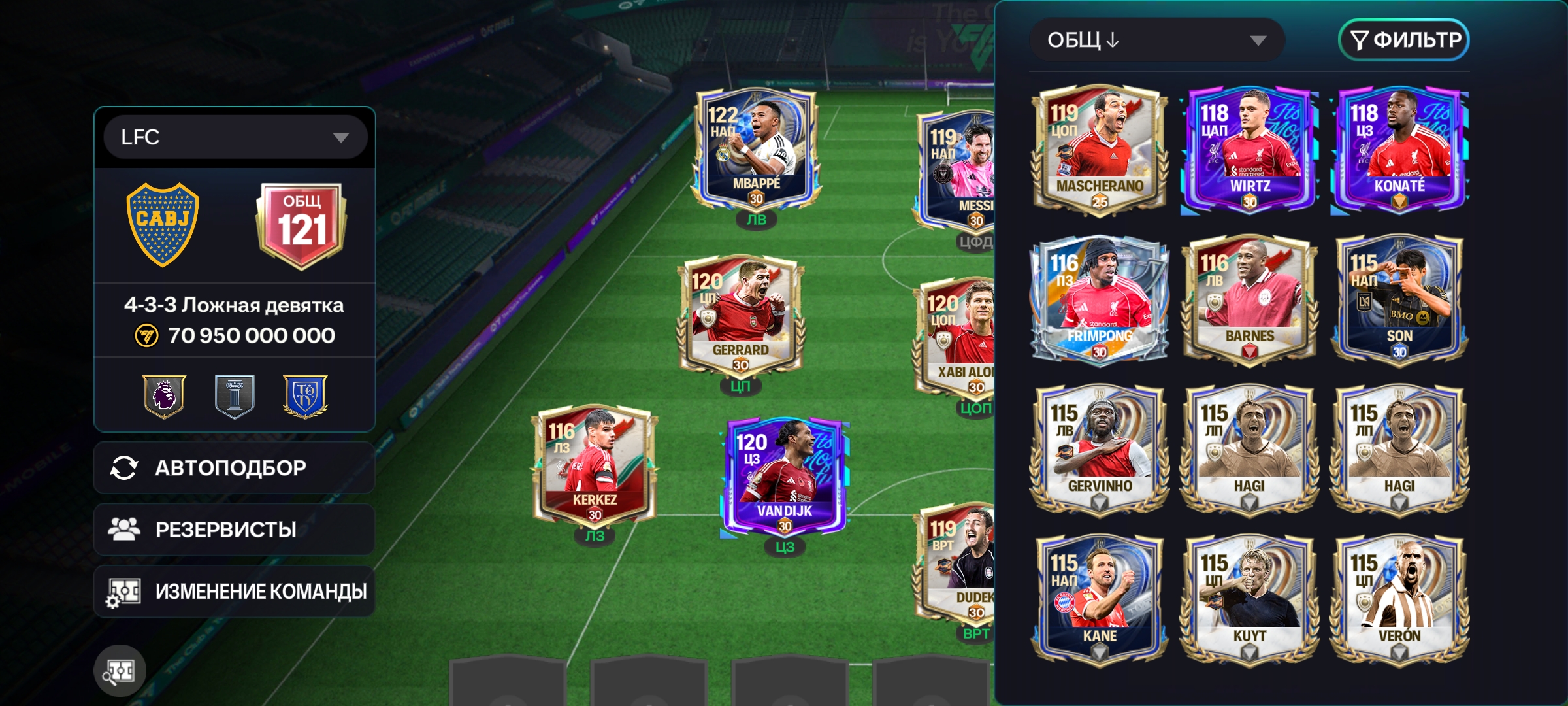1568x706 pixels.
Task: Select the Mbappé 122 card on pitch
Action: [755, 152]
